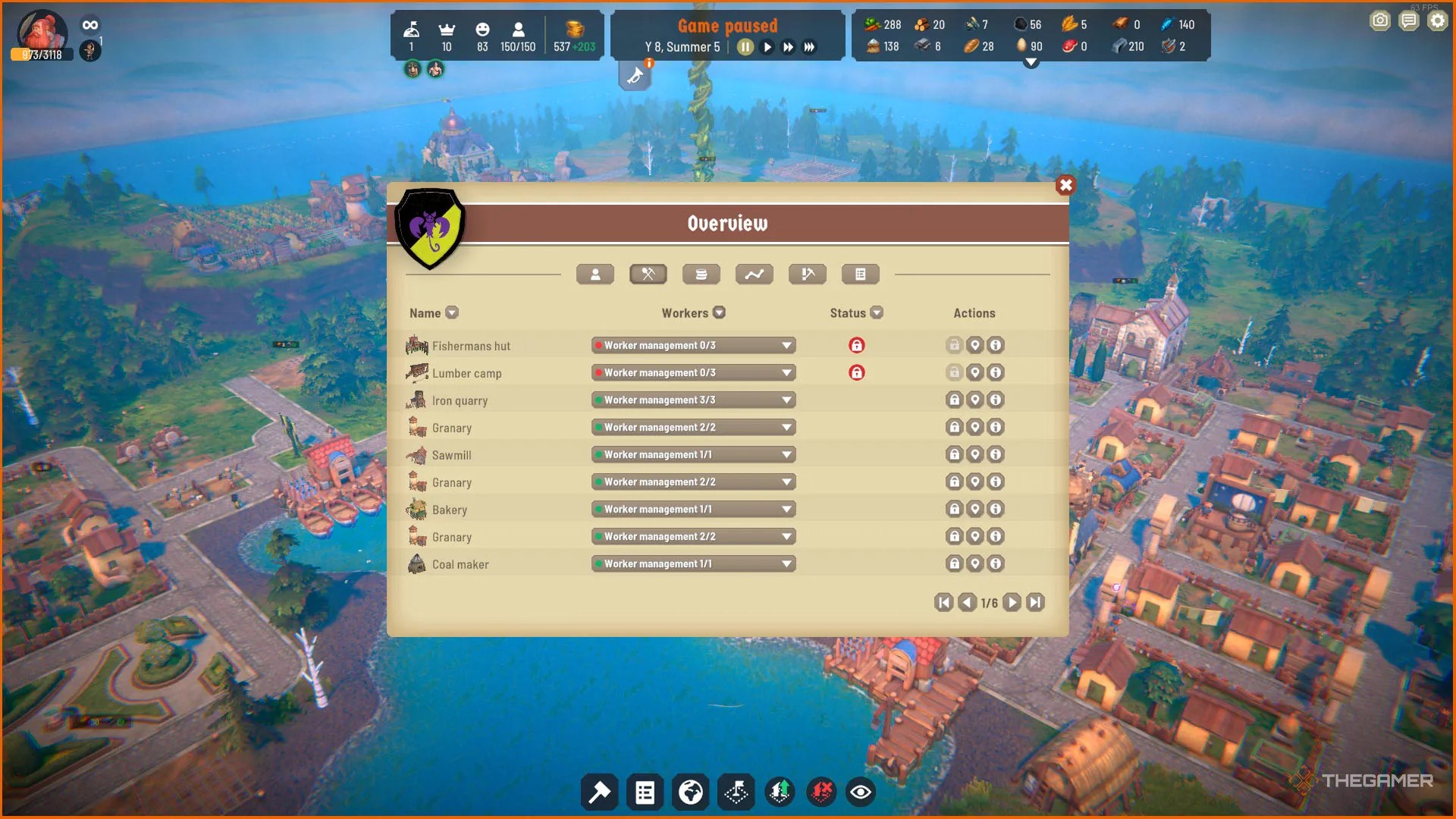Switch to the villagers overview with person icon
Image resolution: width=1456 pixels, height=819 pixels.
coord(595,274)
